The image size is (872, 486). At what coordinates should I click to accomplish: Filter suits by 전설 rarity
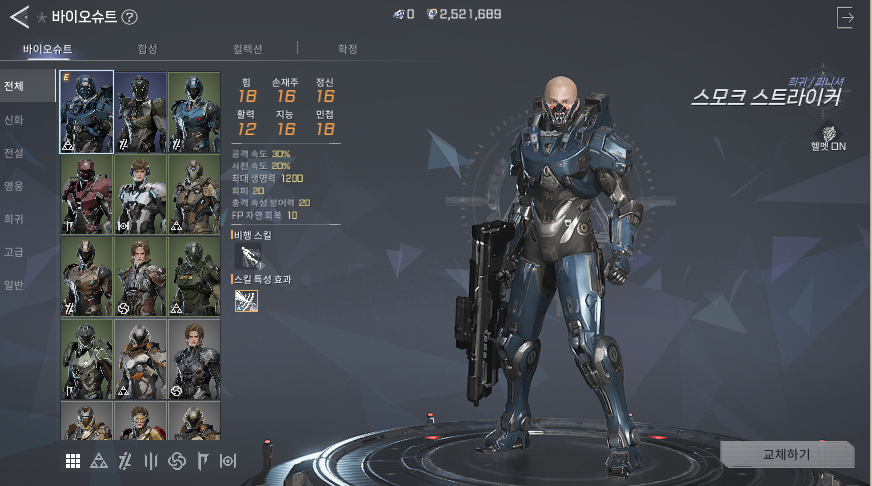[14, 153]
